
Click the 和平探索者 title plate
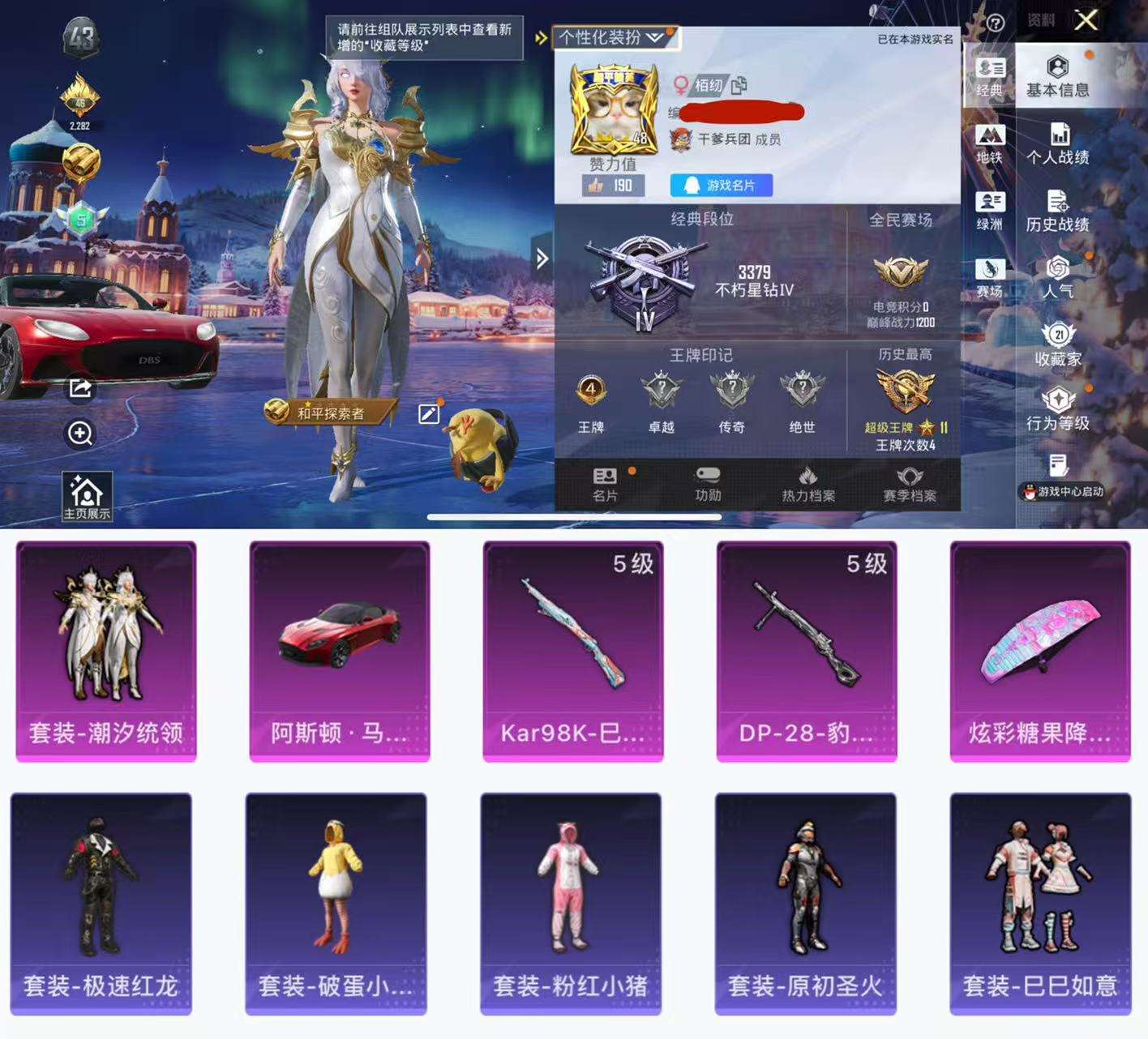(330, 412)
